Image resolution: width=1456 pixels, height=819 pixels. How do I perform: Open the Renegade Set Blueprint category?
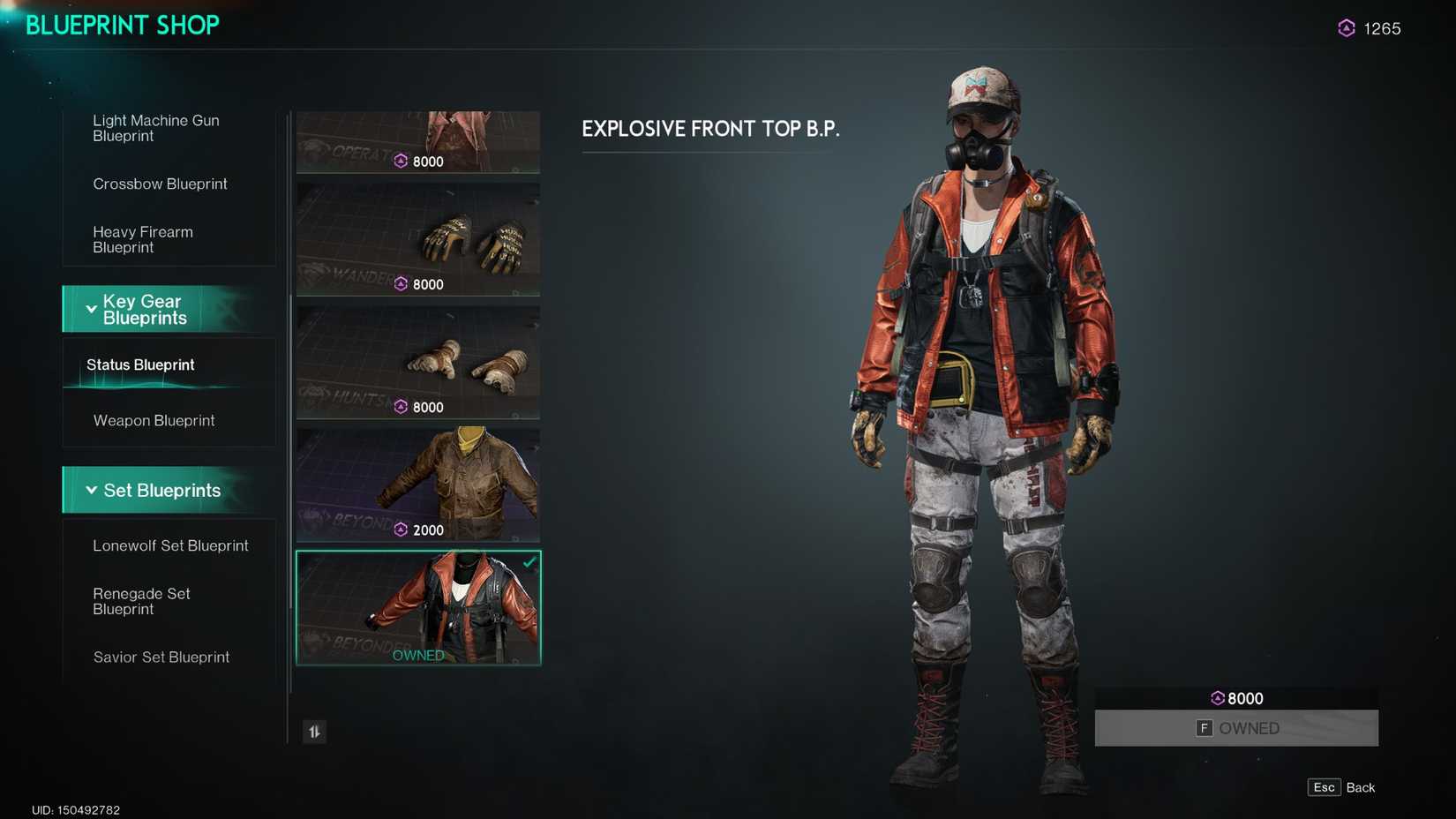pyautogui.click(x=142, y=601)
